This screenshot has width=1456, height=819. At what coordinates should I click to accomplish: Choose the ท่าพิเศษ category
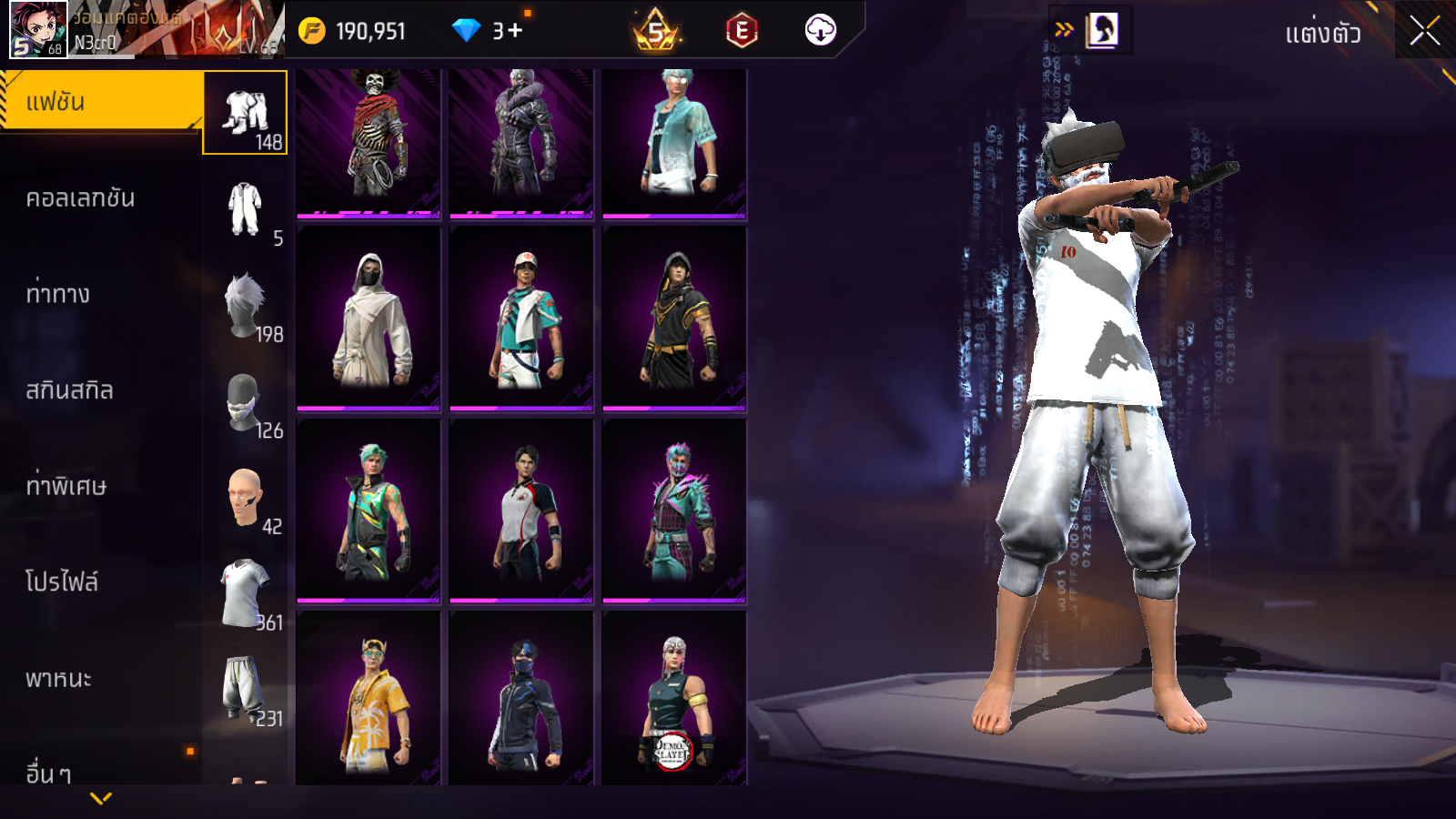(x=66, y=486)
